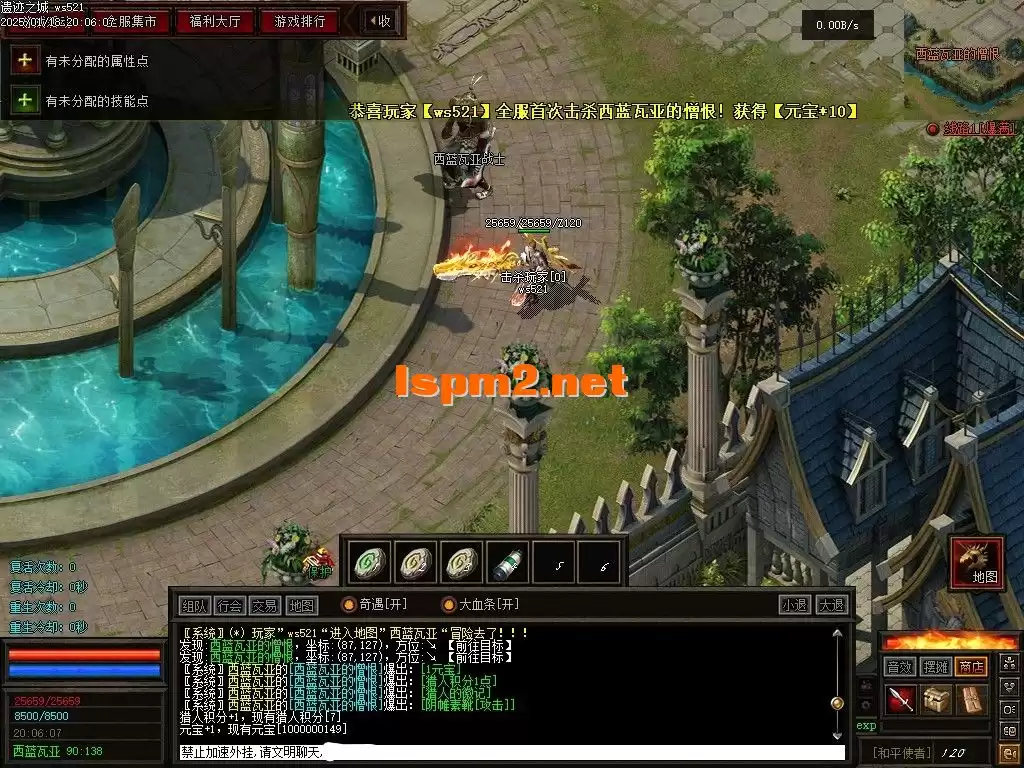
Task: Toggle the 音效 sound setting
Action: pos(899,666)
